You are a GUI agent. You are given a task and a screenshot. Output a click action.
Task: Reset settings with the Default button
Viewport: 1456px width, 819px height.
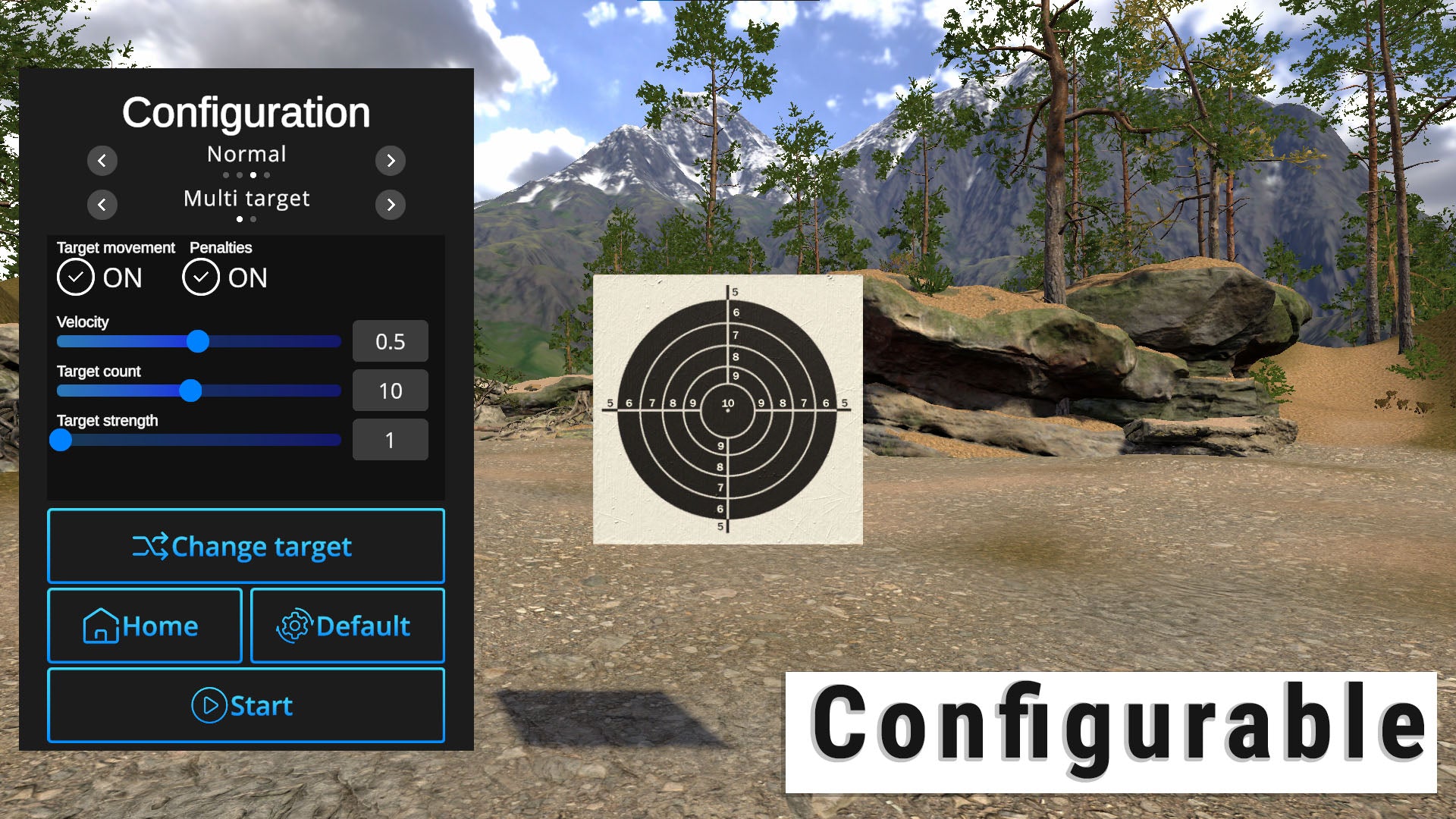[347, 626]
